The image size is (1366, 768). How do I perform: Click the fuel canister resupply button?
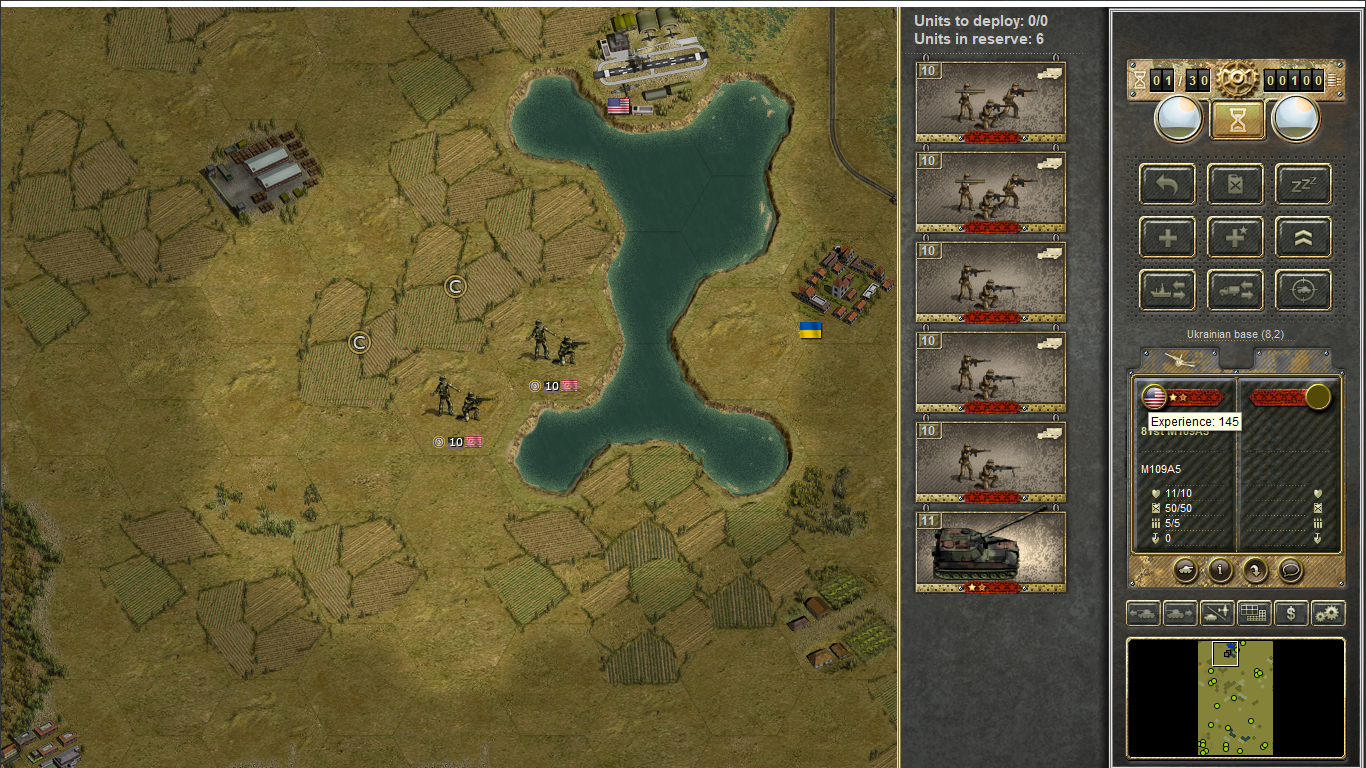1235,184
